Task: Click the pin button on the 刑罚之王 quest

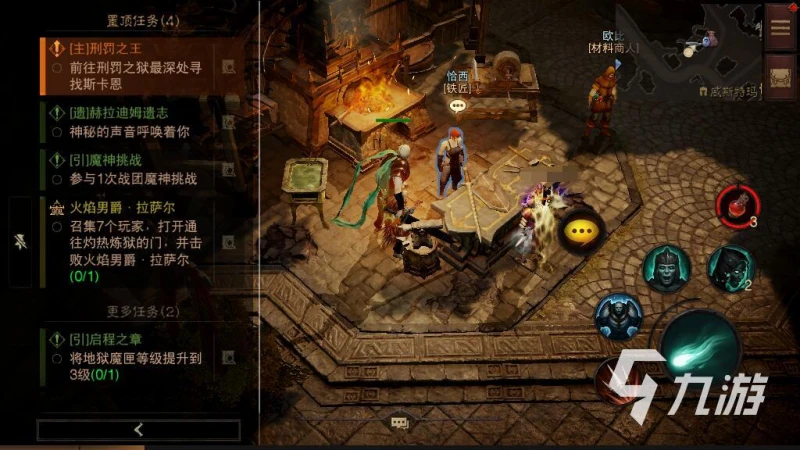Action: [229, 67]
